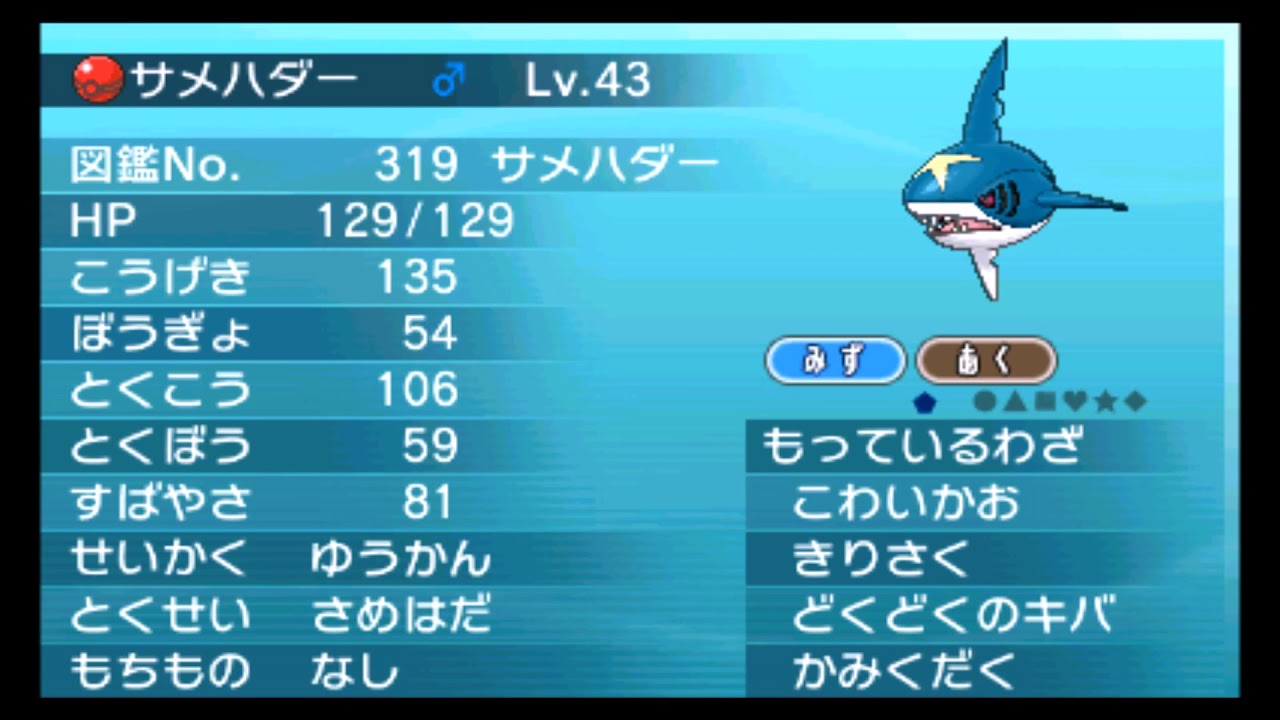The height and width of the screenshot is (720, 1280).
Task: Click the Poké Ball icon beside サメハダー
Action: 95,78
